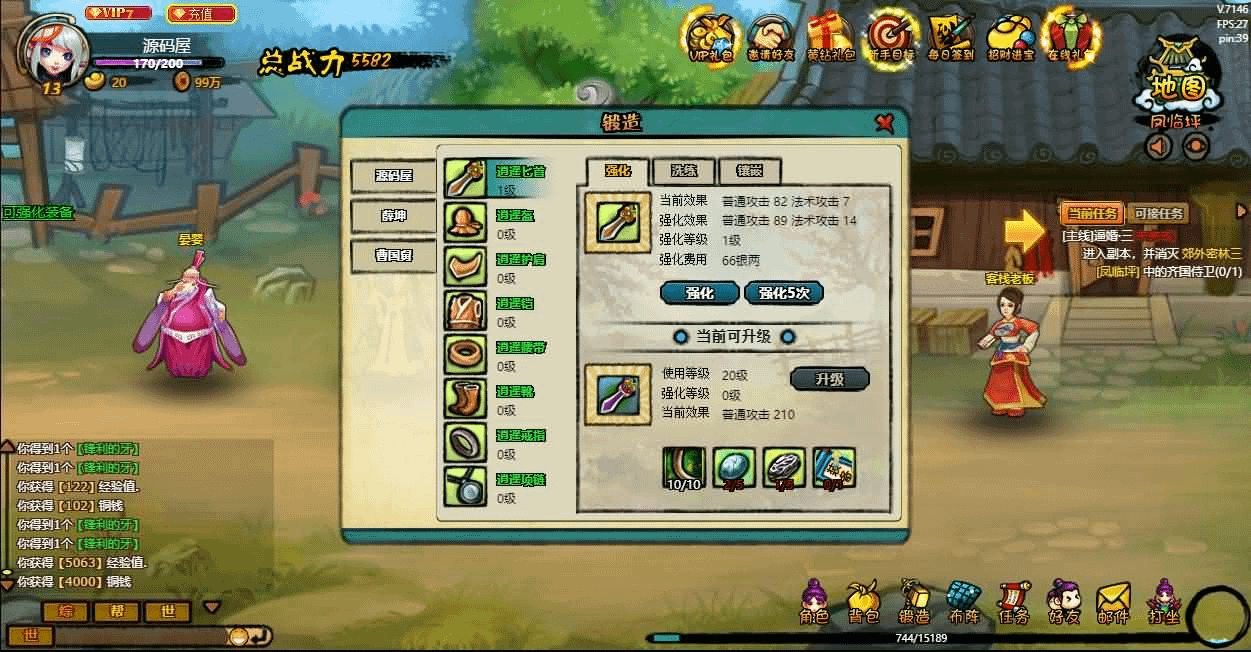
Task: Select the 逍遥铠 armor slot
Action: 466,310
